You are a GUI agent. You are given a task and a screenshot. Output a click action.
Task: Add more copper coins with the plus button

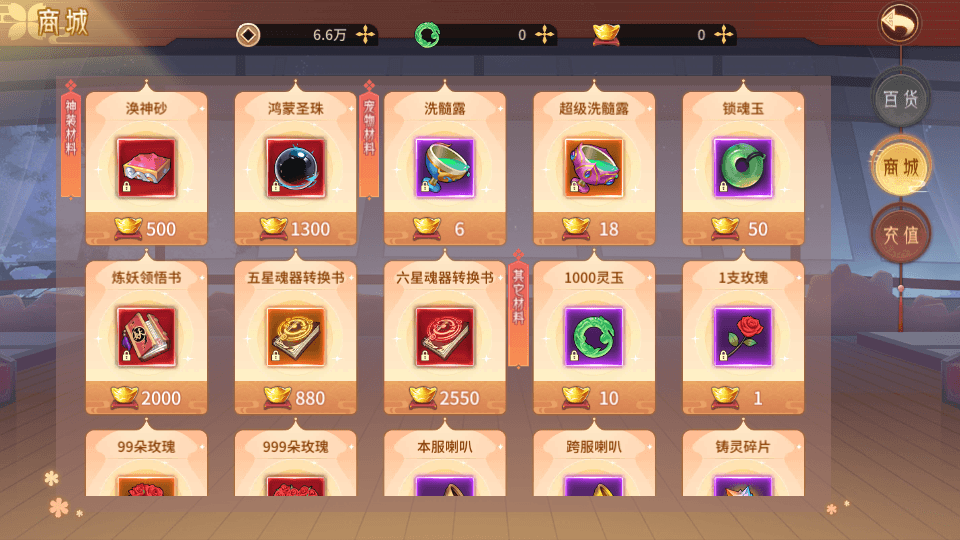click(367, 35)
